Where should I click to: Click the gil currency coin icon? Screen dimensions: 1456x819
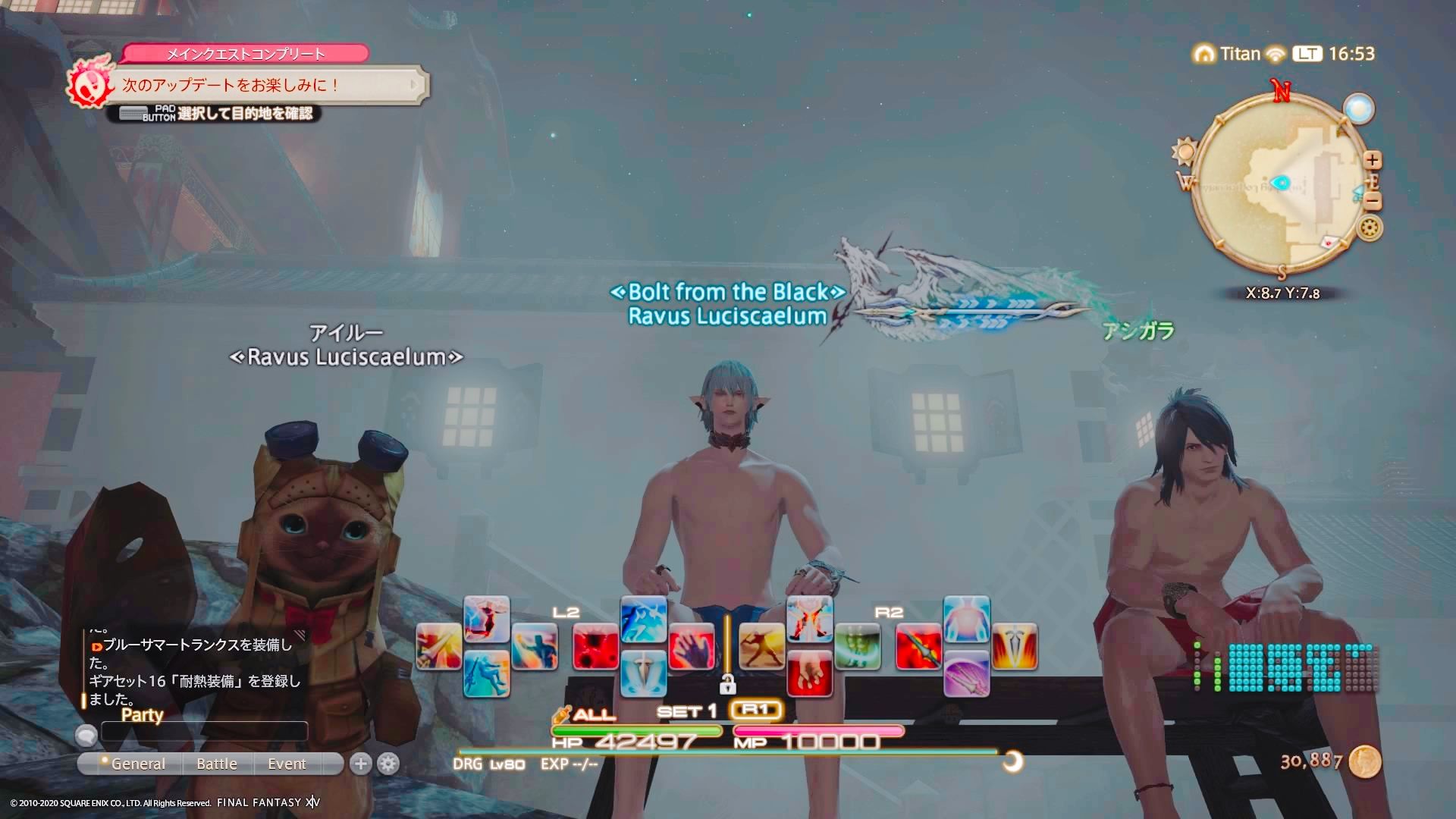[1366, 761]
